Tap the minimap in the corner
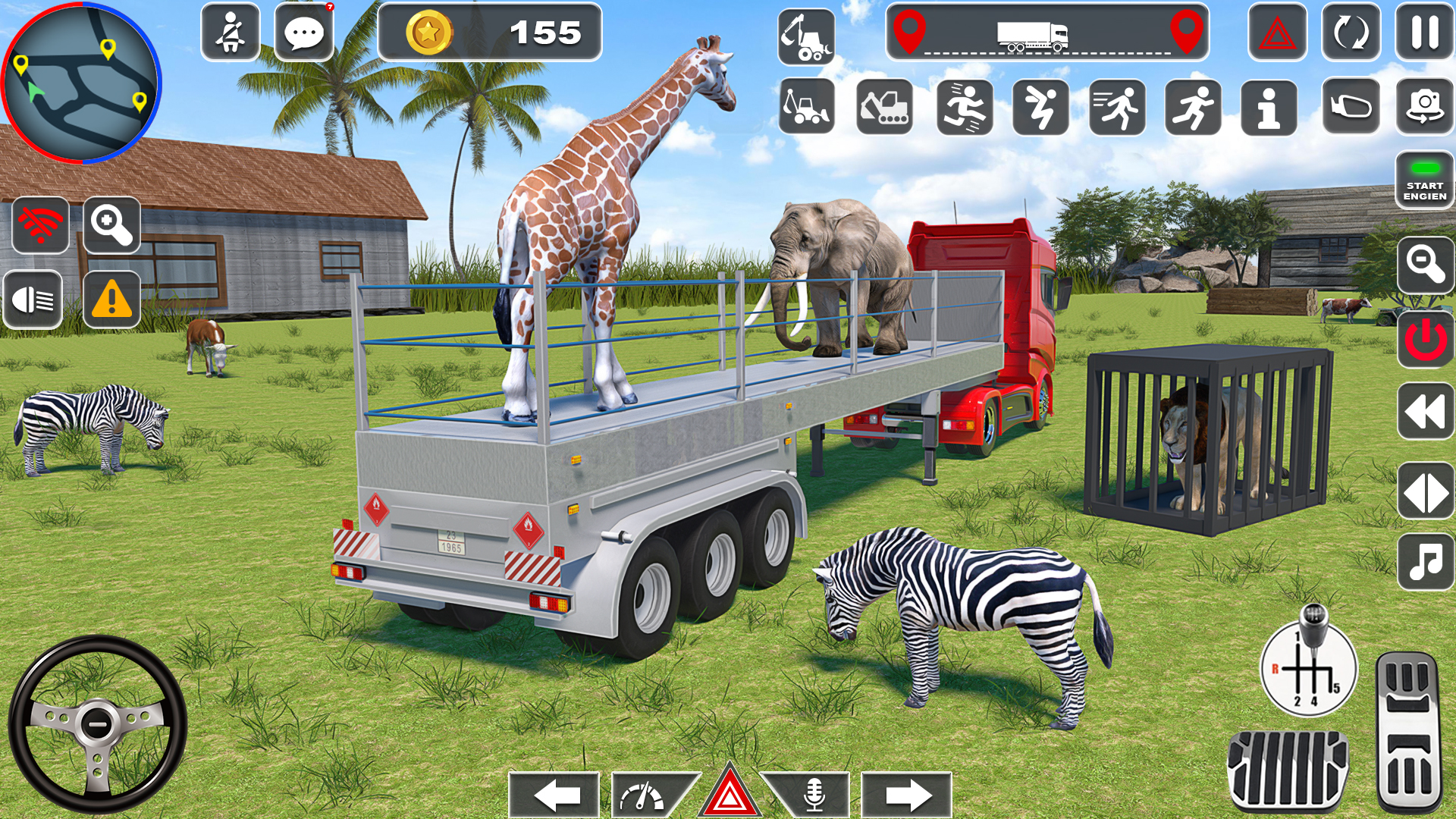This screenshot has width=1456, height=819. (x=83, y=85)
